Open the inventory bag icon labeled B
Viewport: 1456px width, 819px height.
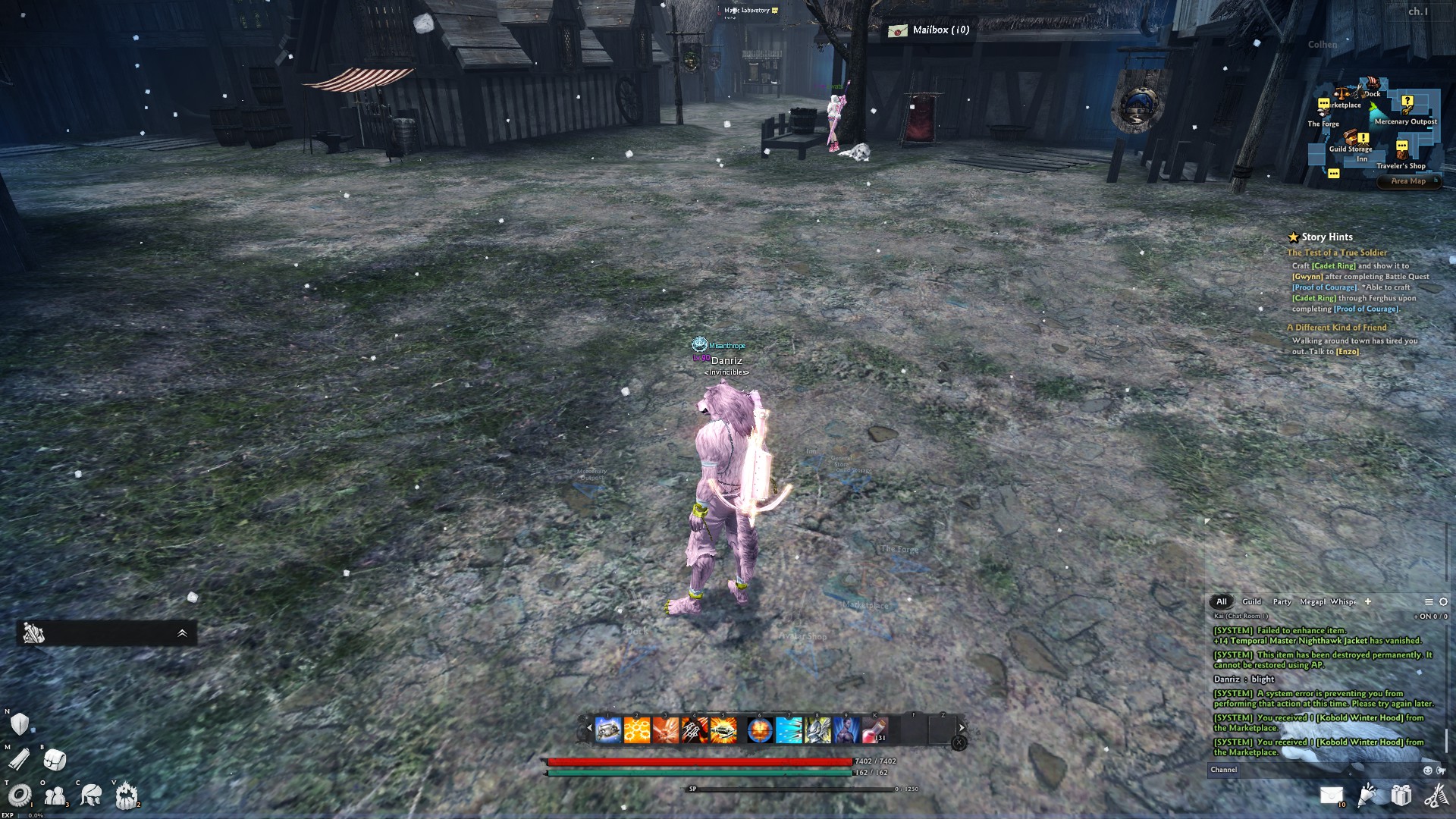click(x=55, y=760)
